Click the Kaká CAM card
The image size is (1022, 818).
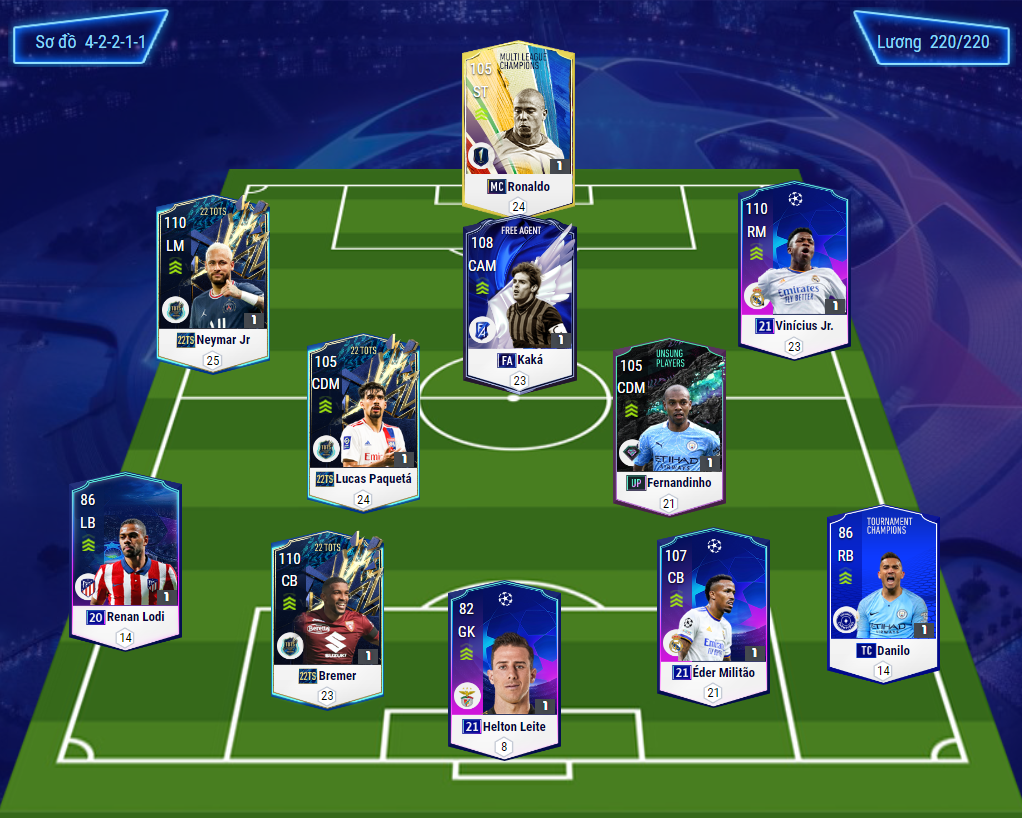click(x=519, y=300)
